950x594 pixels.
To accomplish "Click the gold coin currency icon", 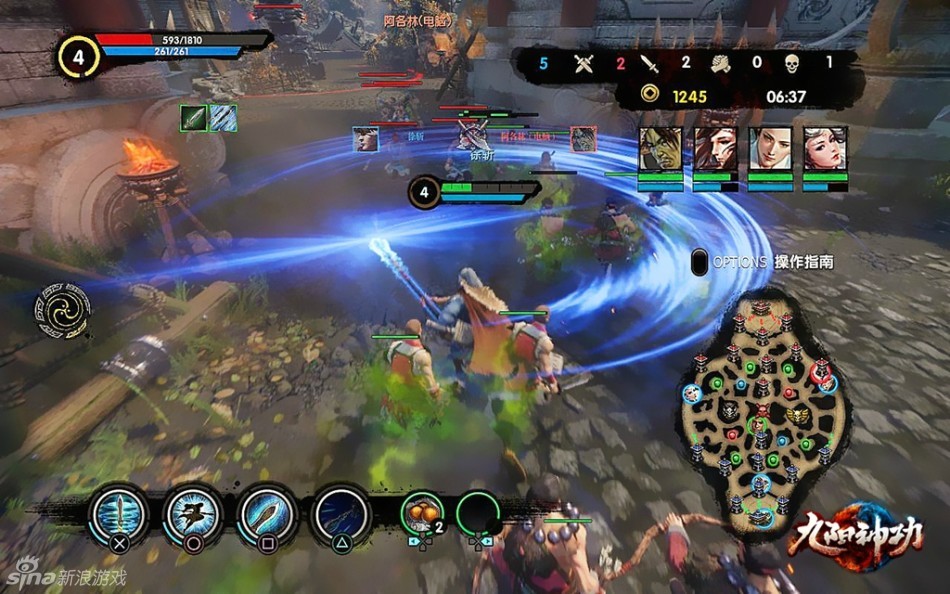I will [x=651, y=96].
